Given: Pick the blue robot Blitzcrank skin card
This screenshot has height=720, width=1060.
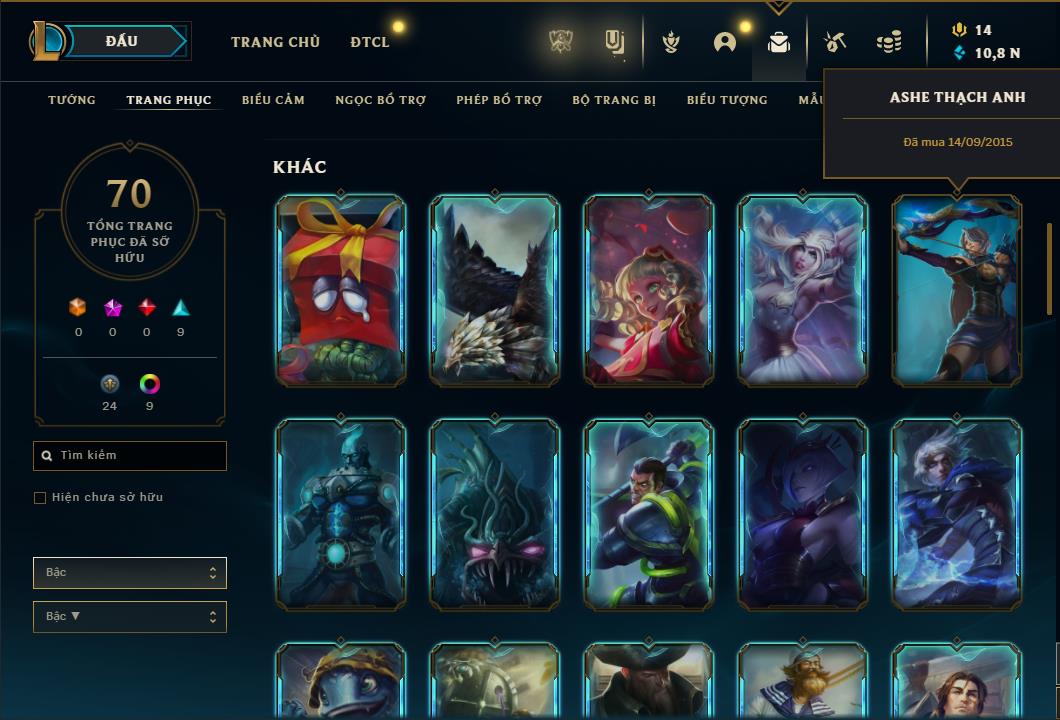Looking at the screenshot, I should 341,514.
